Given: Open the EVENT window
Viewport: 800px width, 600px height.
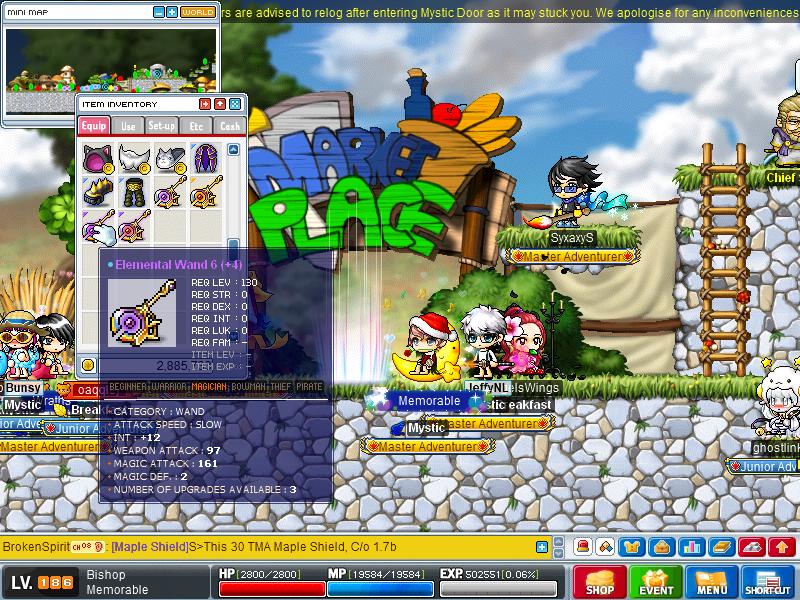Looking at the screenshot, I should [x=656, y=583].
